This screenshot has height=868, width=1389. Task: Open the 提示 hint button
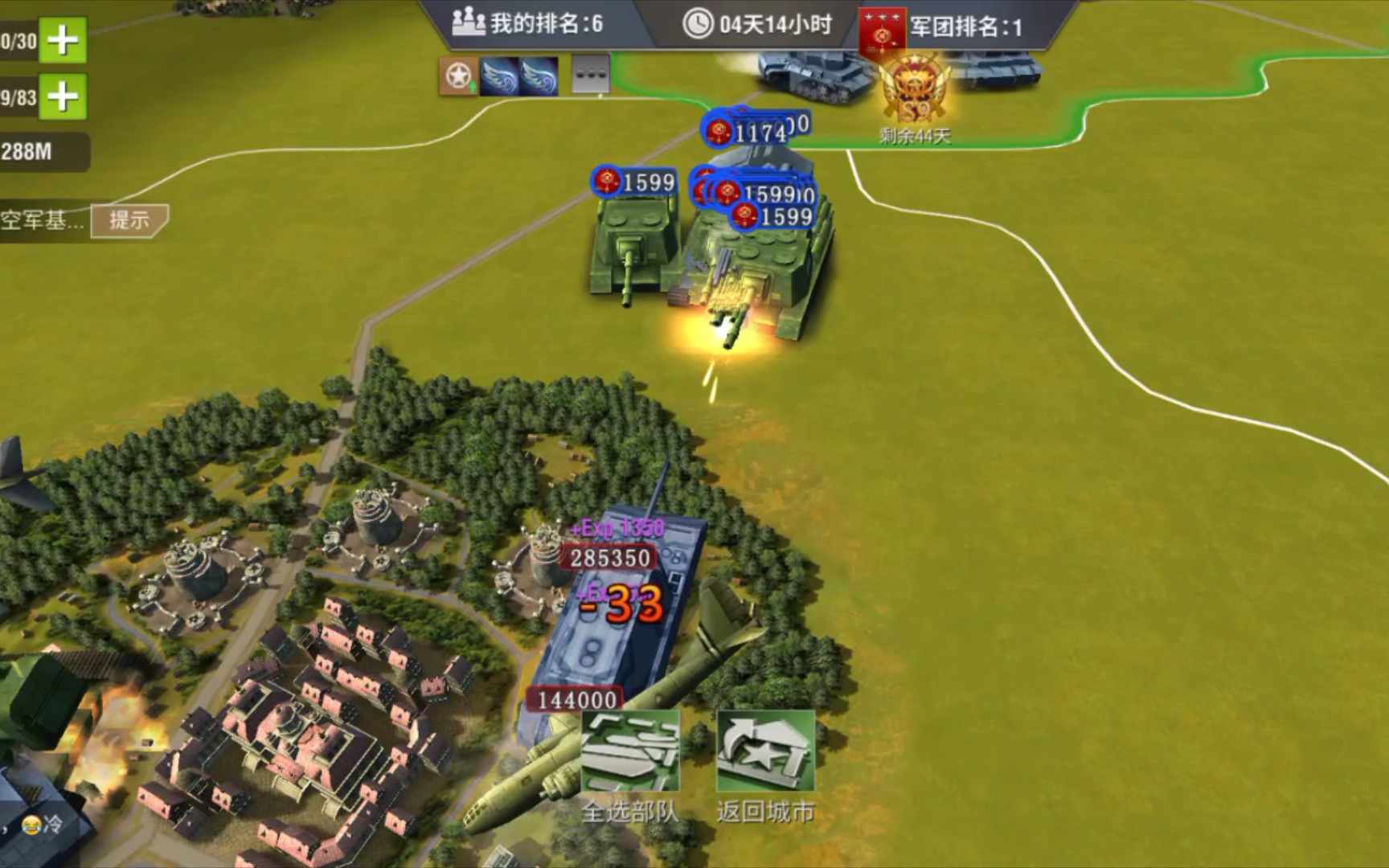129,219
